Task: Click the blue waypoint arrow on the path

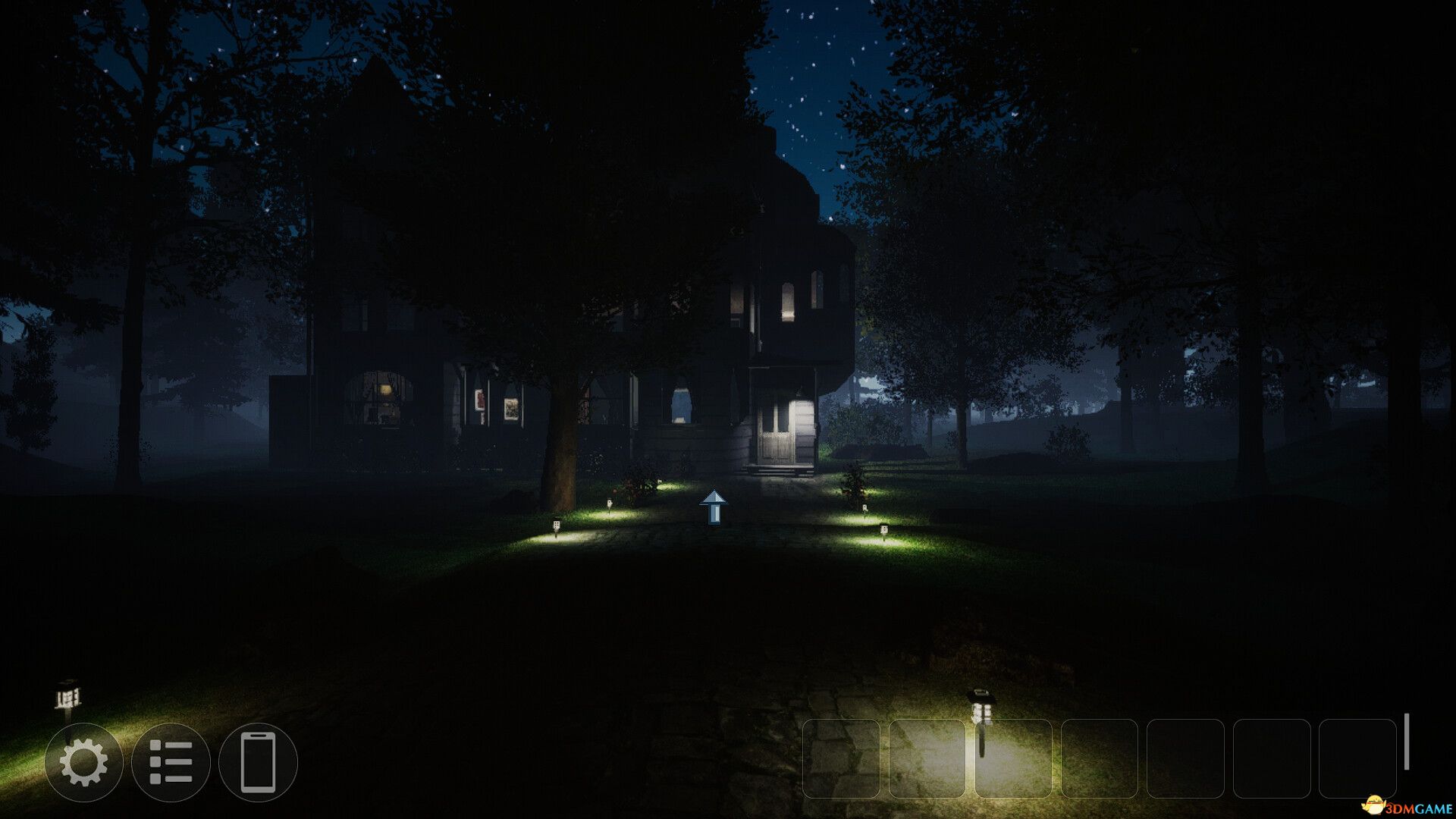Action: click(713, 507)
